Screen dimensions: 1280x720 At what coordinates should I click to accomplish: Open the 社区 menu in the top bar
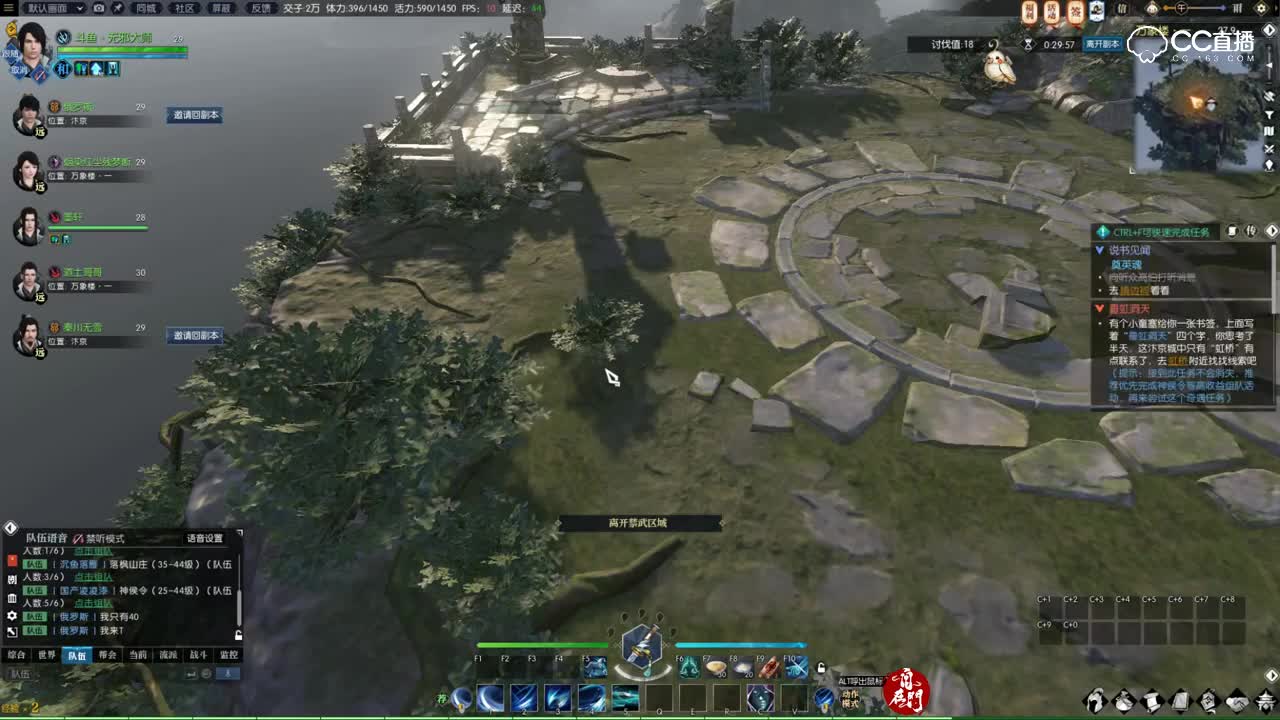coord(184,9)
